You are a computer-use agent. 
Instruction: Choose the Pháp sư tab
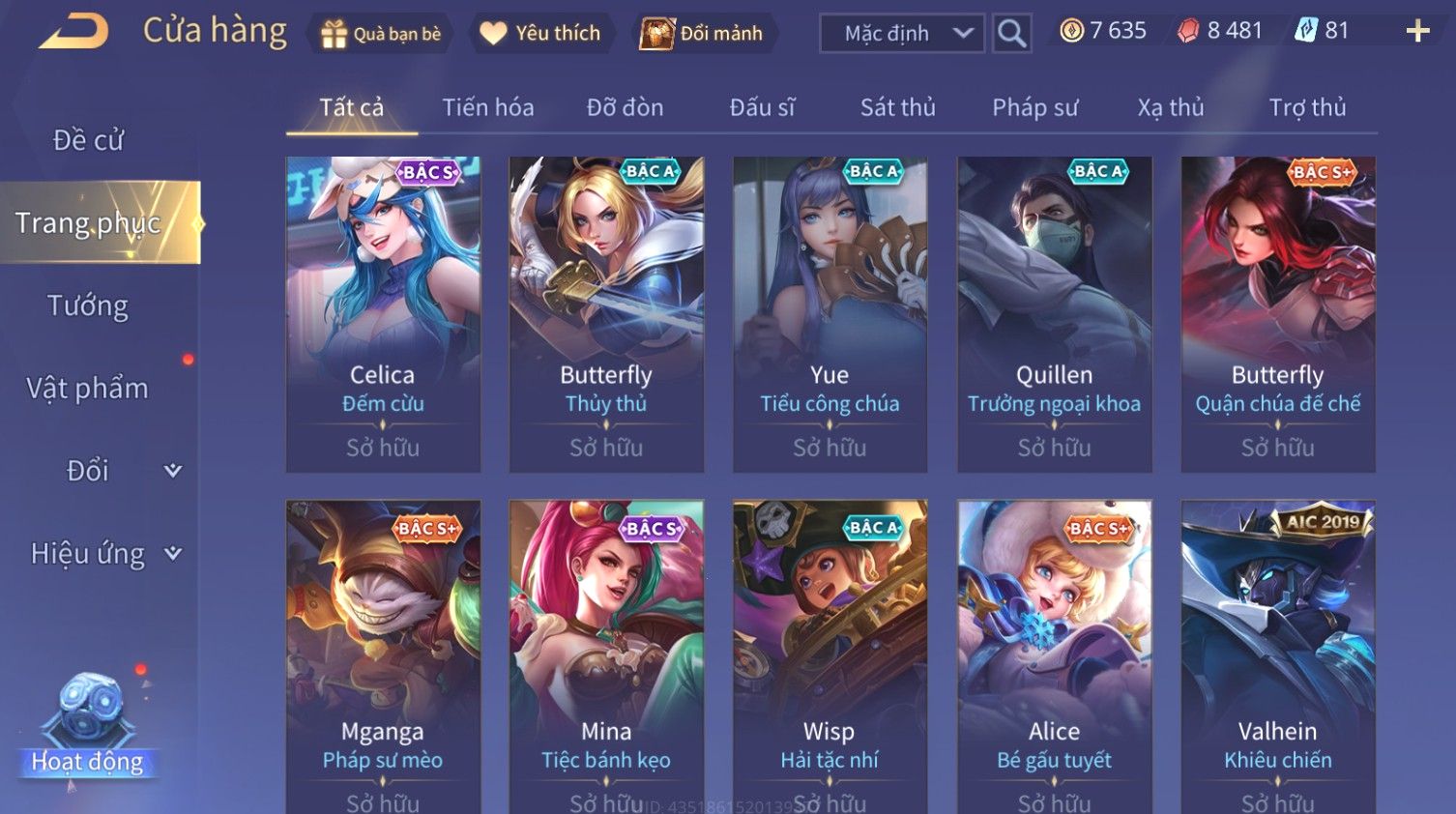click(x=1034, y=107)
